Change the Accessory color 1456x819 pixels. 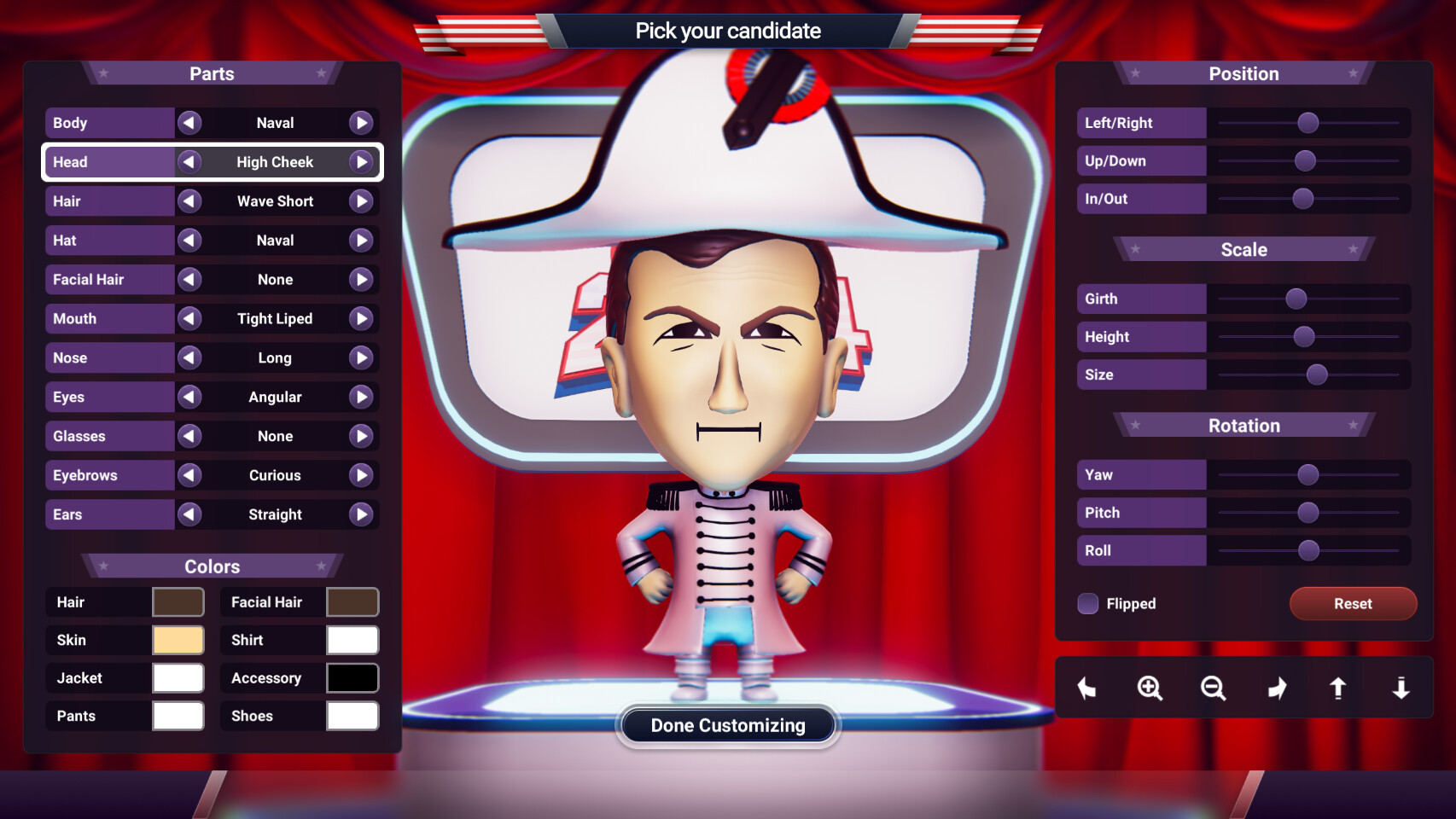(352, 677)
